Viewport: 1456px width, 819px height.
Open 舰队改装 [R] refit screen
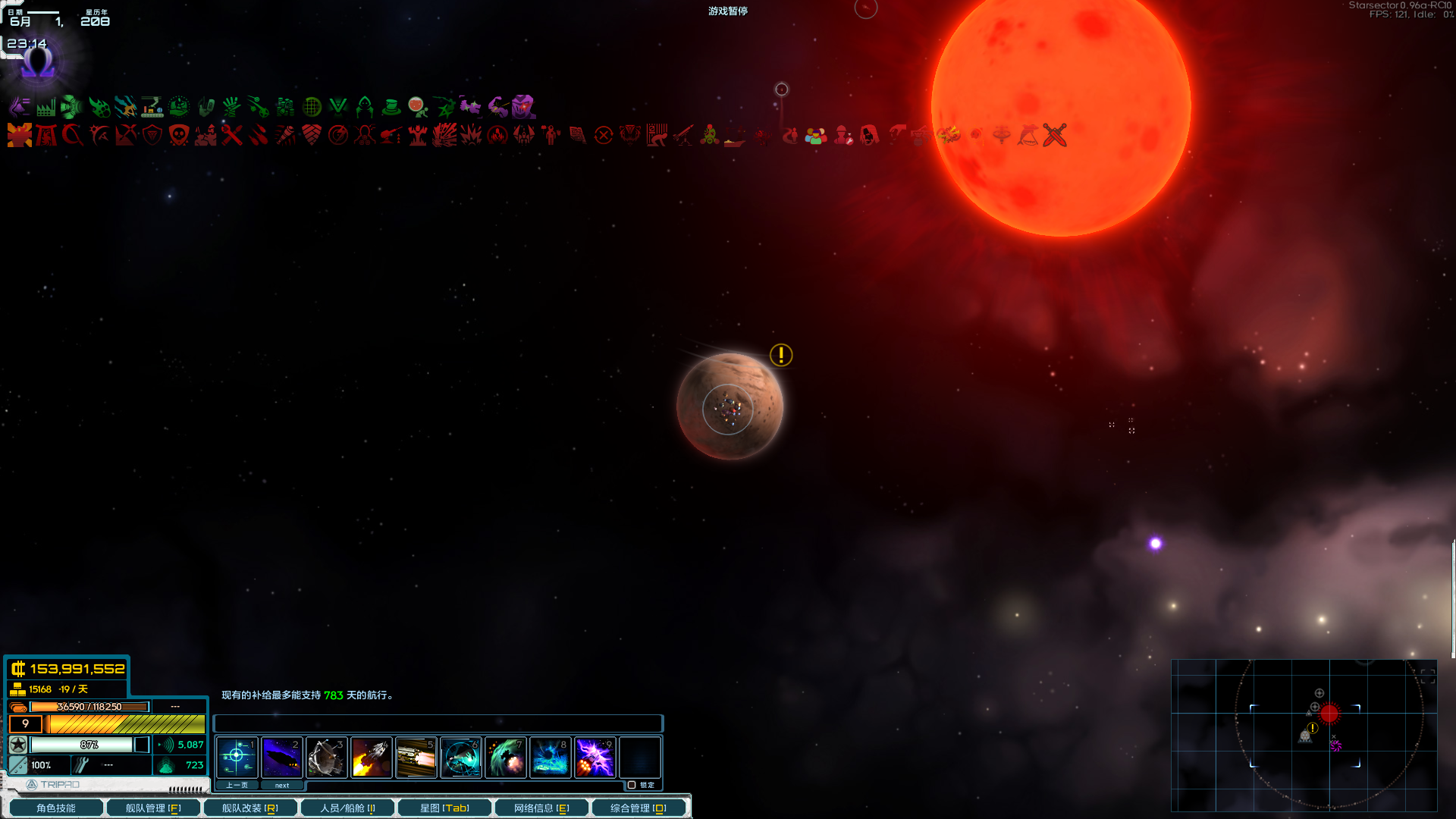pos(250,807)
